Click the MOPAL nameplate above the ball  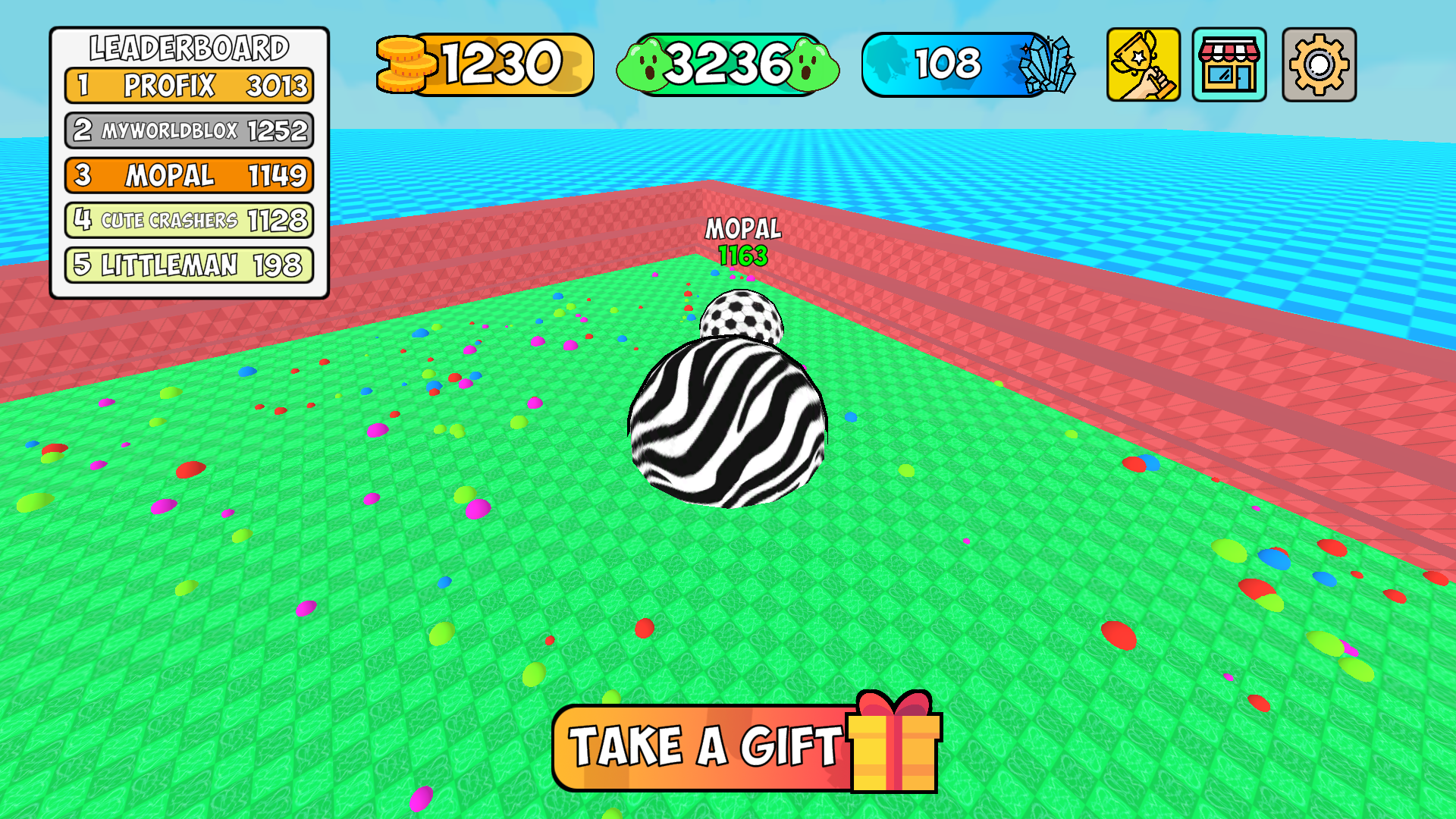pyautogui.click(x=743, y=227)
